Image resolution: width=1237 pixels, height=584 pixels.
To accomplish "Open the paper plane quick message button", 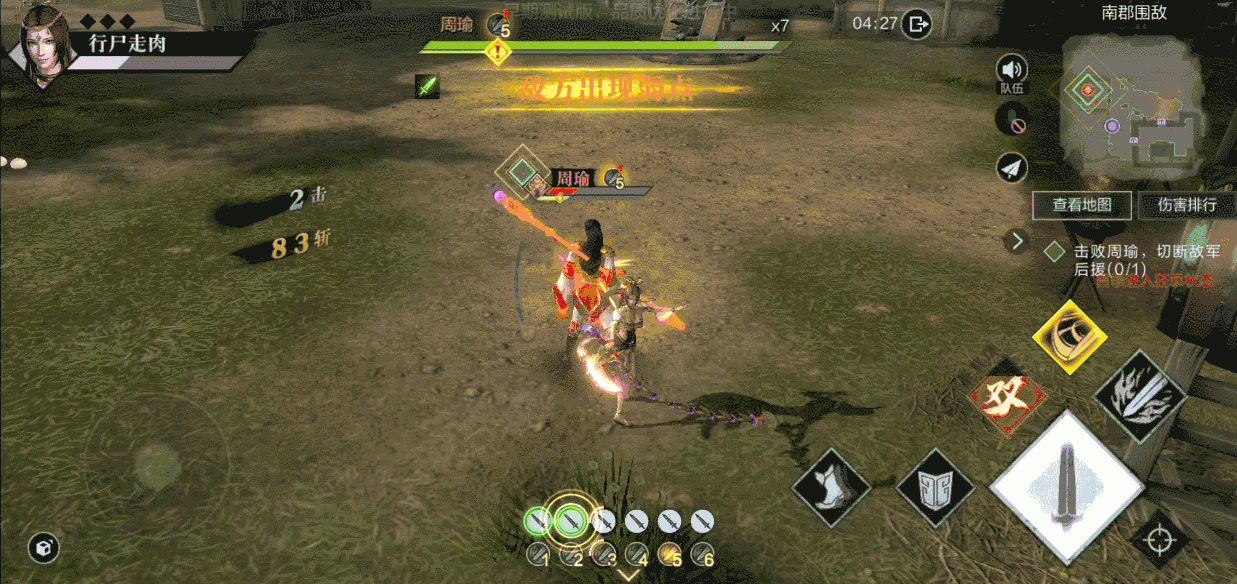I will (x=1012, y=168).
